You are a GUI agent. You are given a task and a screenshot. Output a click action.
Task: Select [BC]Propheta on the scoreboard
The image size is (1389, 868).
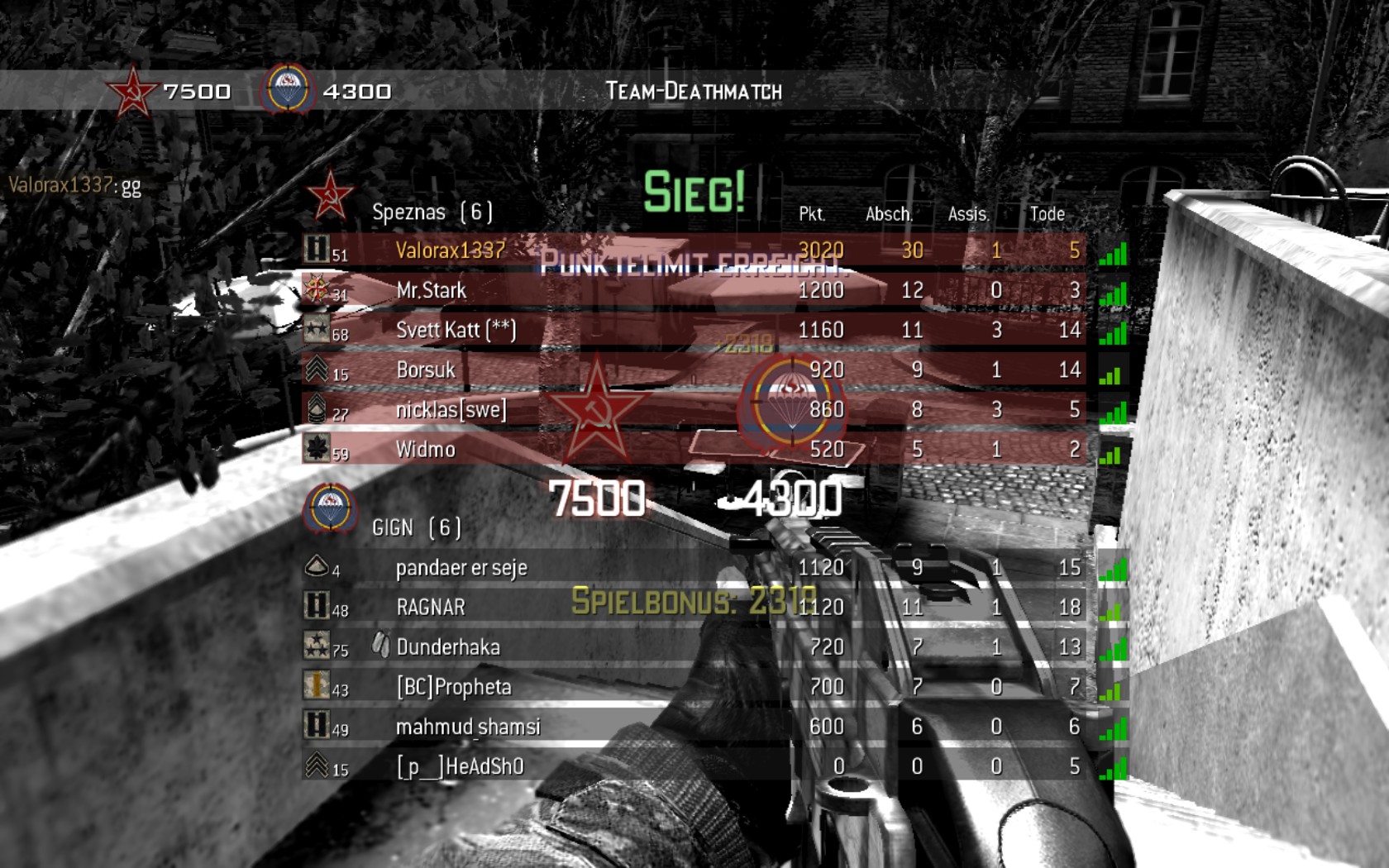coord(453,687)
